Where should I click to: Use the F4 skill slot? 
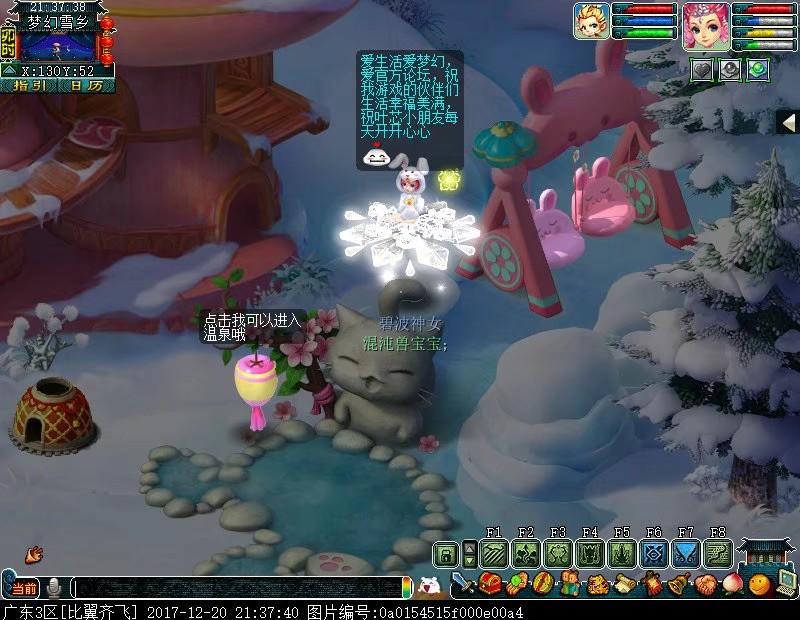click(x=590, y=553)
